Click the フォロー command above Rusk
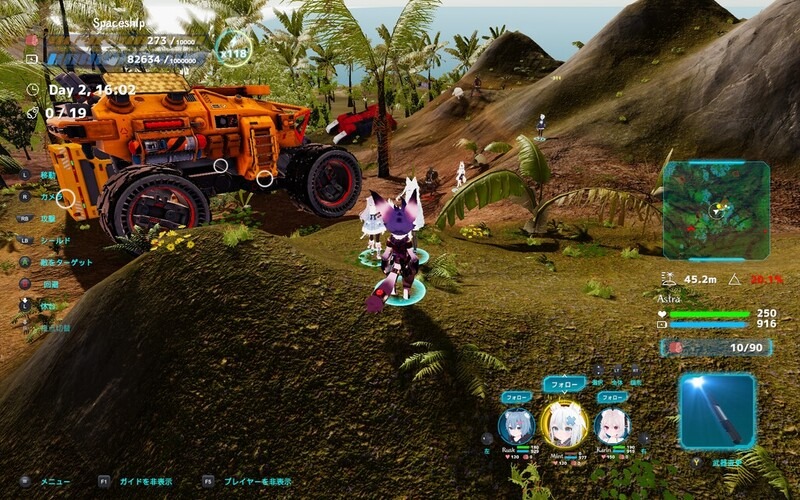The image size is (800, 500). [x=516, y=397]
